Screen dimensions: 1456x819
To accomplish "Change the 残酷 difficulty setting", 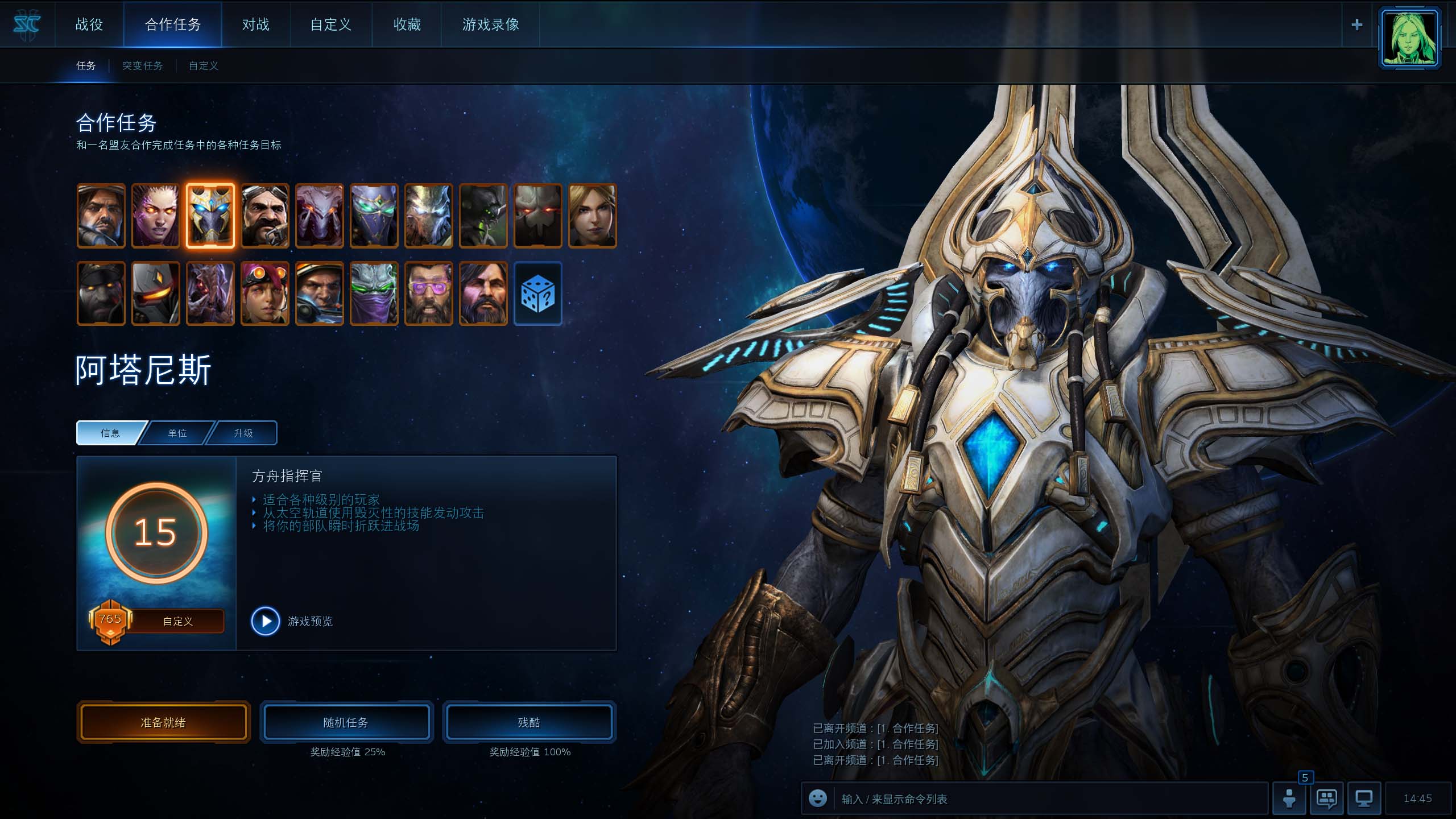I will click(529, 722).
